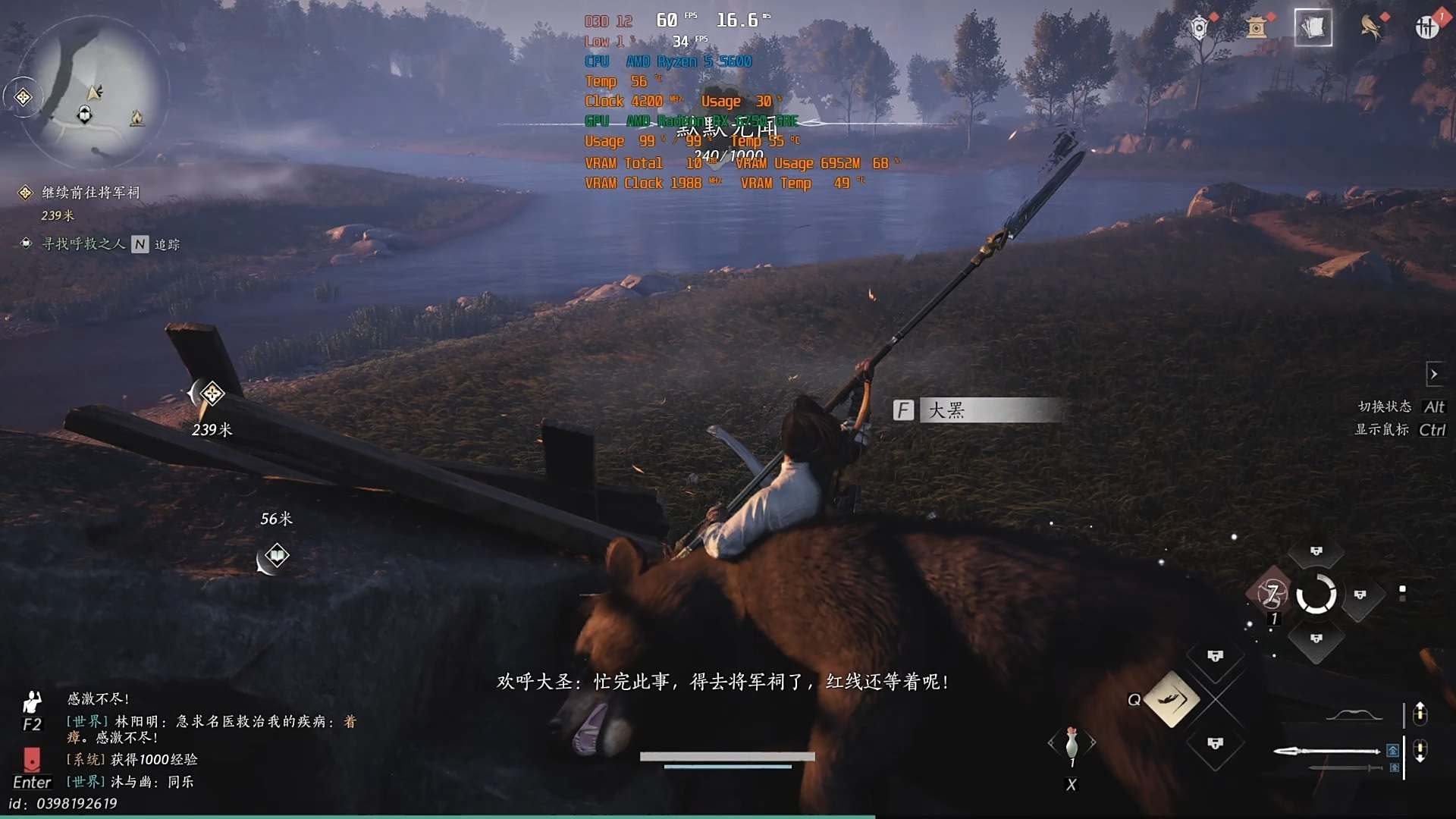The height and width of the screenshot is (819, 1456).
Task: Select the quest diamond marker beside the minimap
Action: point(24,97)
